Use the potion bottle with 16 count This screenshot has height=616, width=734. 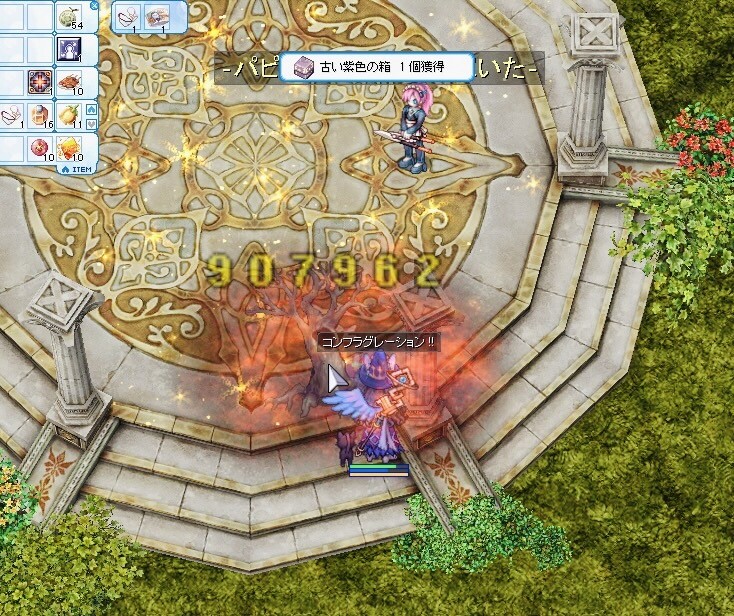click(x=41, y=115)
